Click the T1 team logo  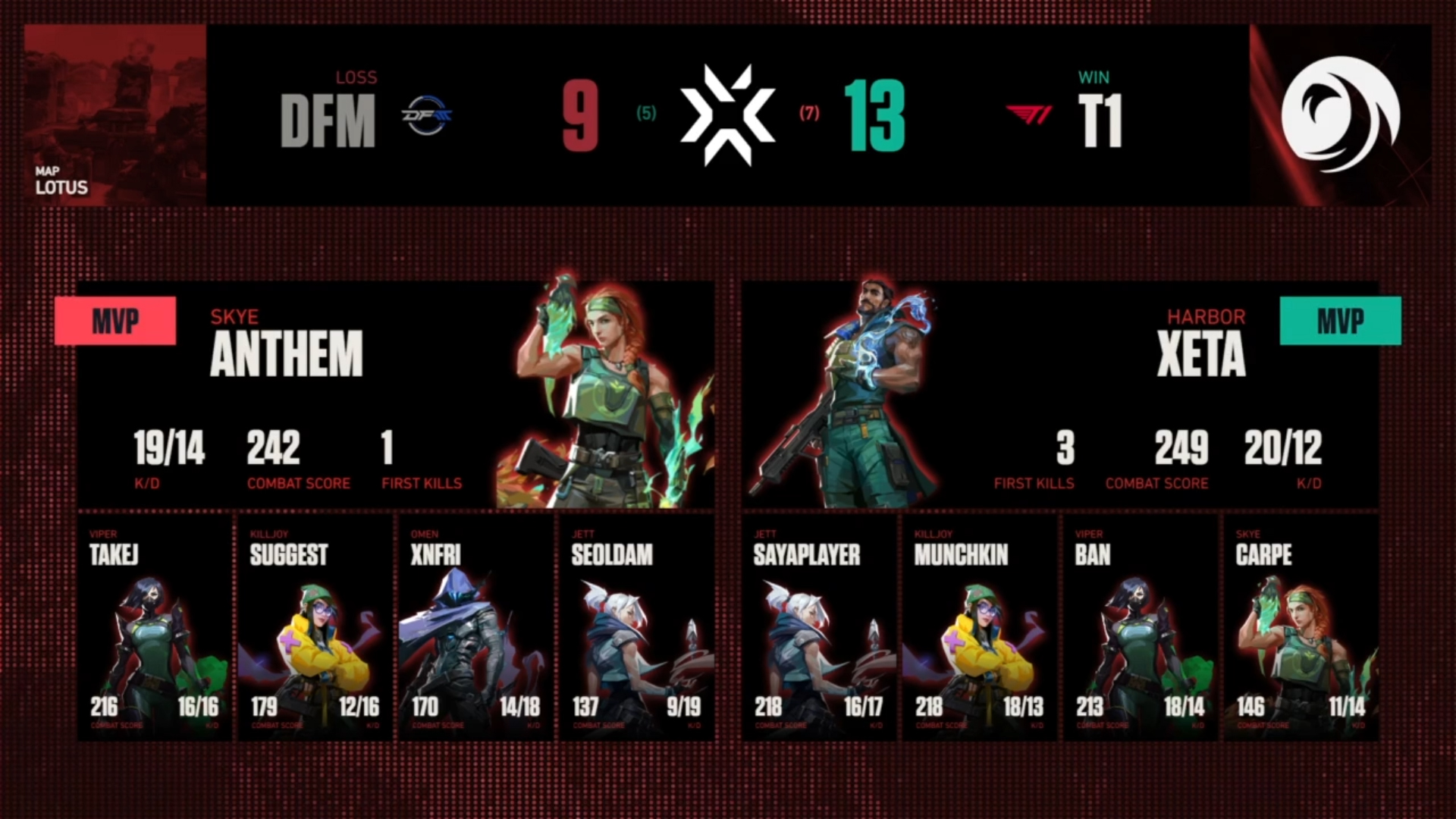(1029, 115)
